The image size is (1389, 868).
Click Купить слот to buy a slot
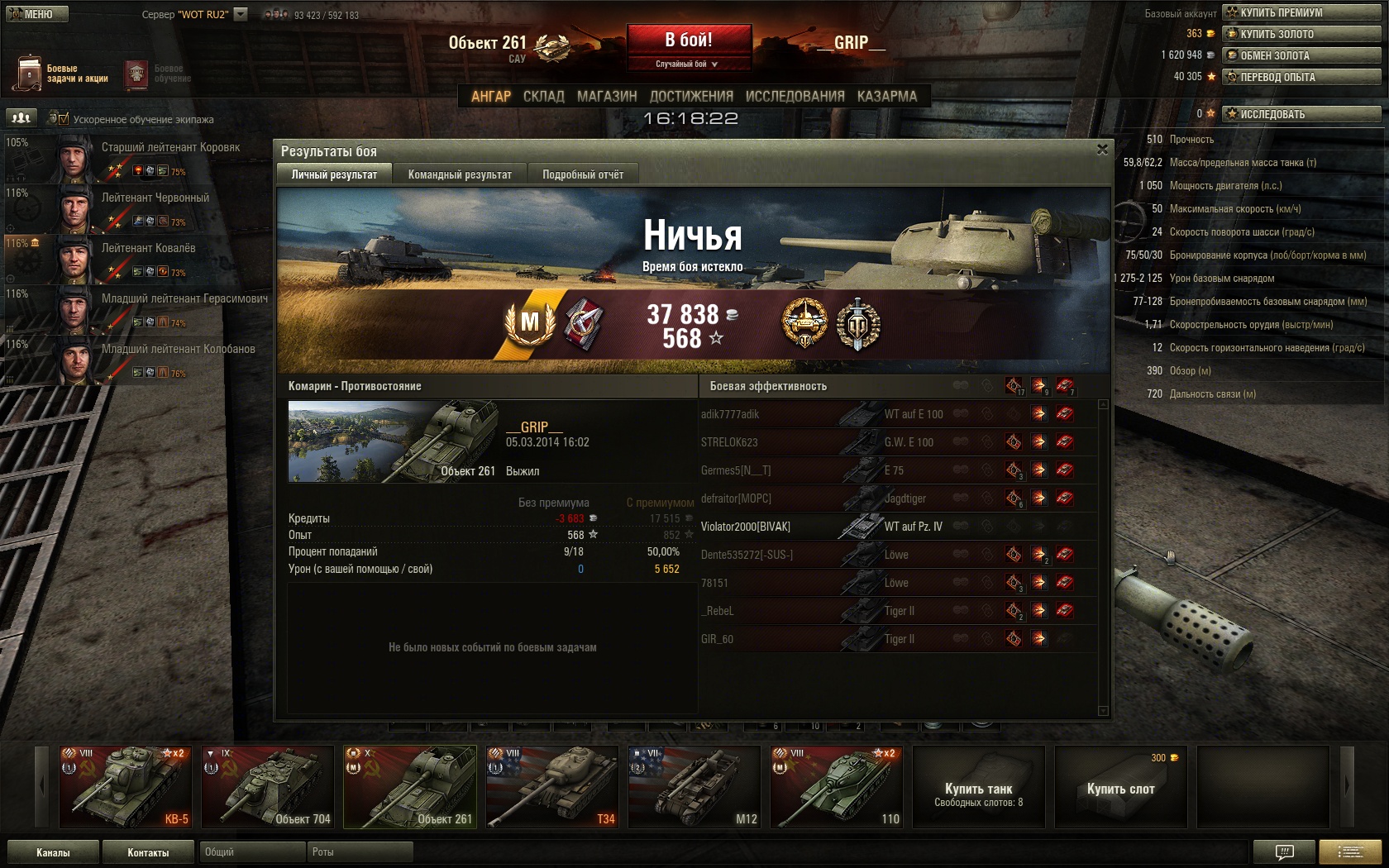tap(1120, 788)
